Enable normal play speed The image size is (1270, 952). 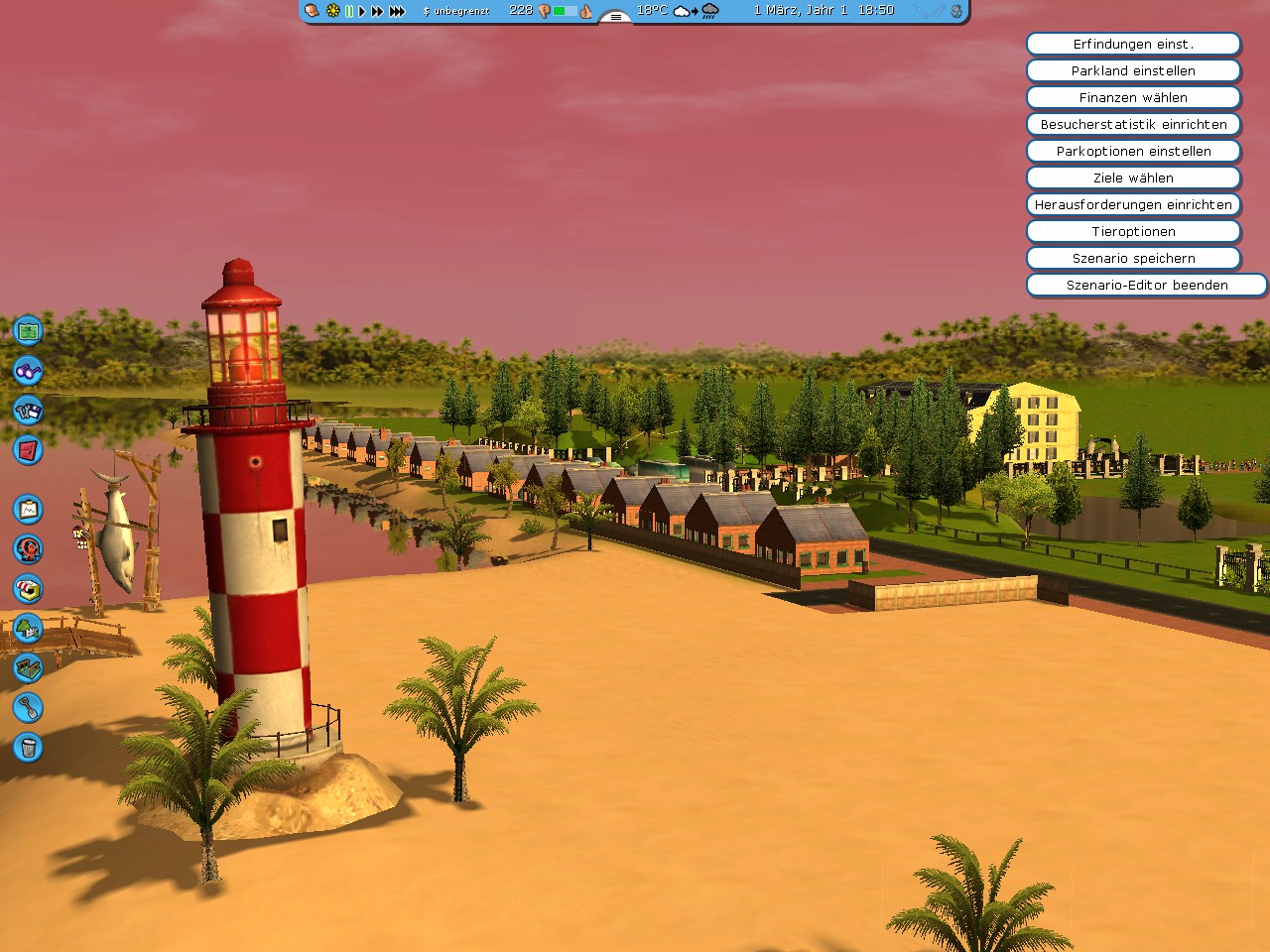tap(362, 12)
